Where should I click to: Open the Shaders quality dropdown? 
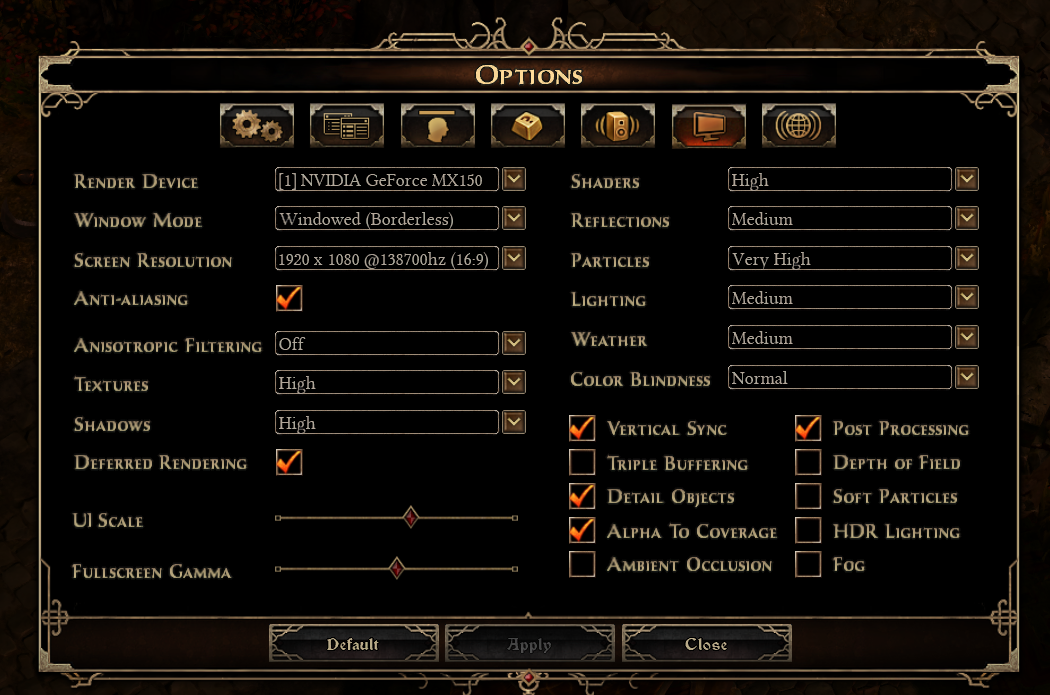tap(966, 180)
